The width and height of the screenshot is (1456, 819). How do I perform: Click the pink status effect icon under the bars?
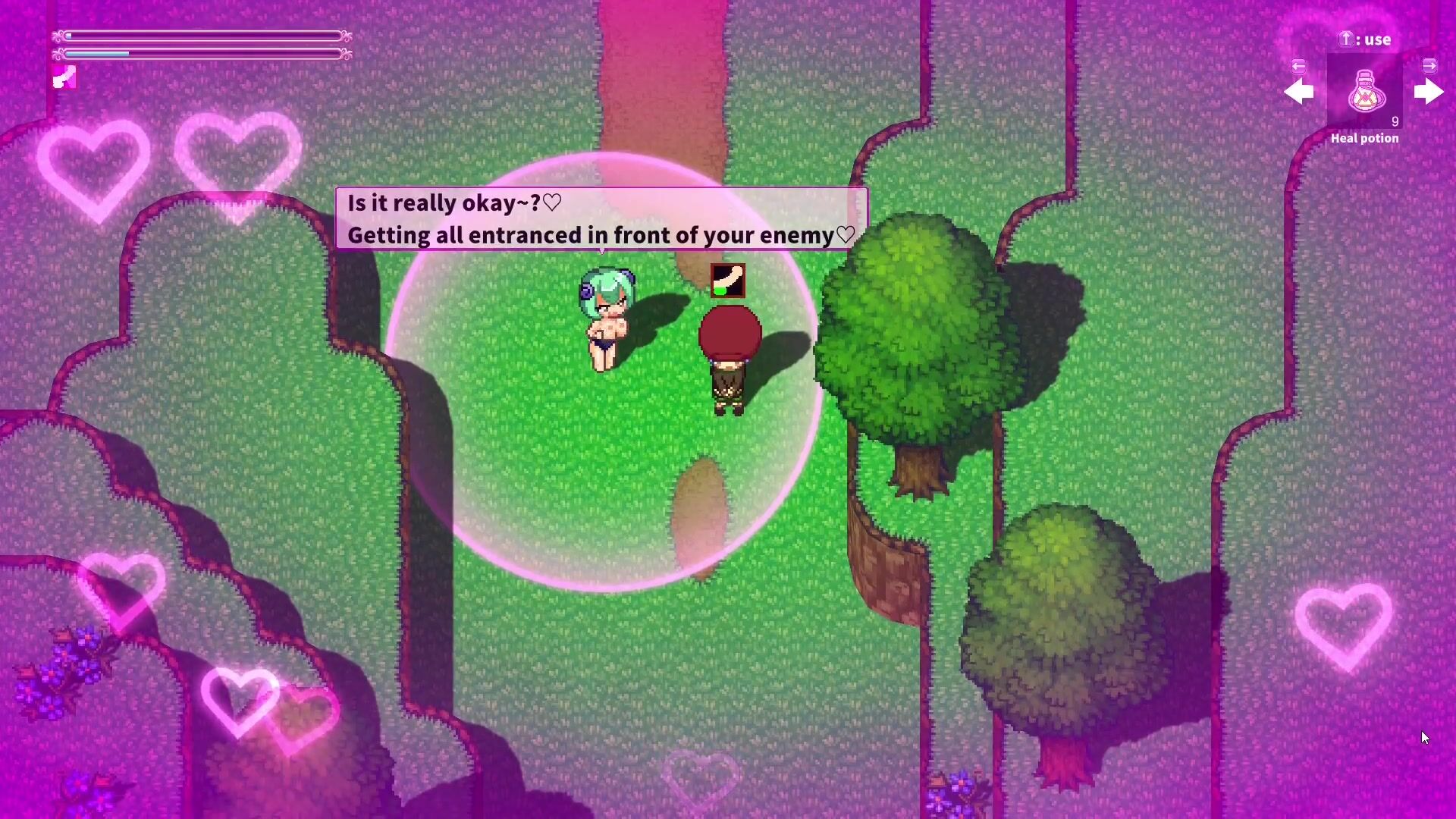[x=64, y=77]
